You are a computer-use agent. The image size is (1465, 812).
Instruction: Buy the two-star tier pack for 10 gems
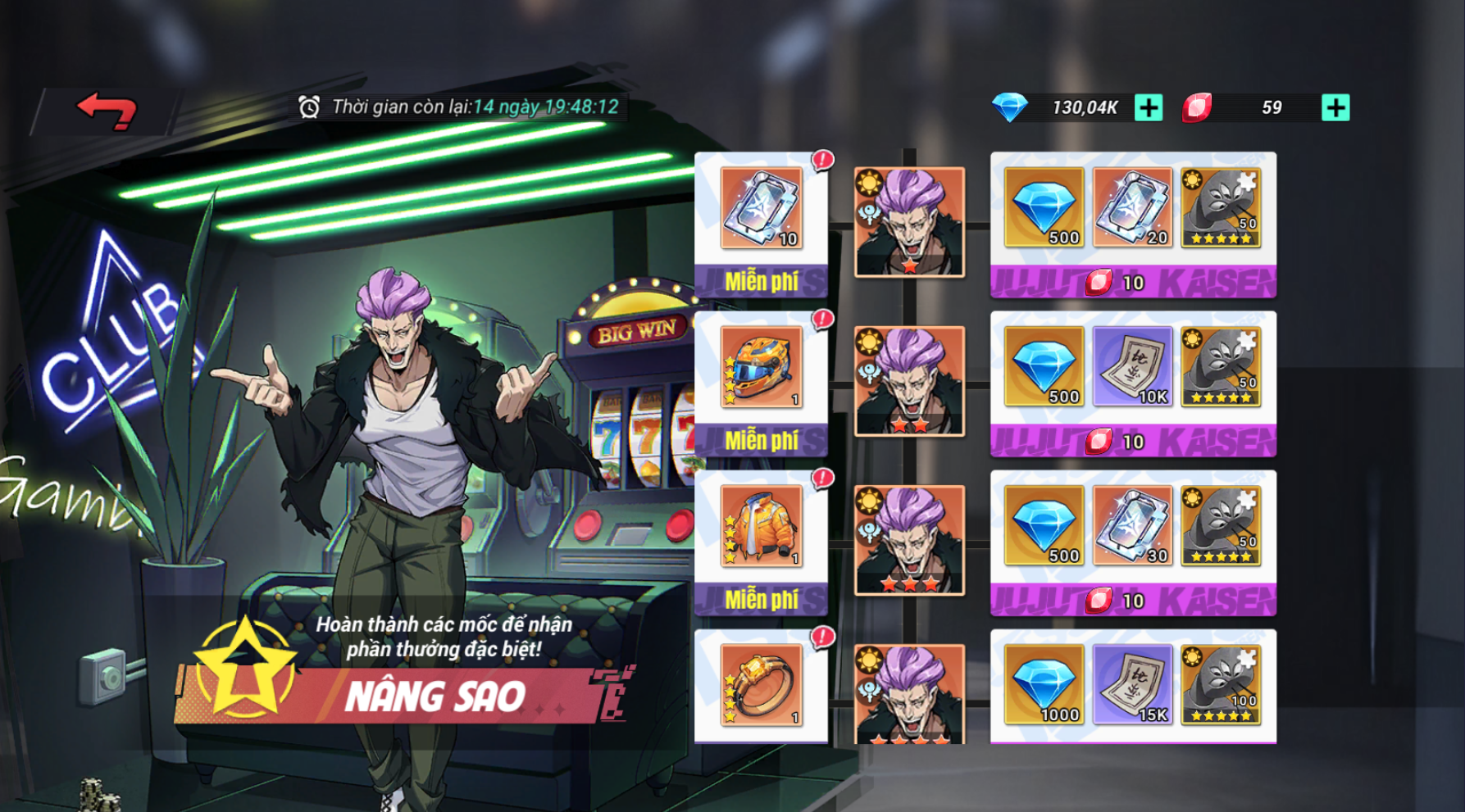(1132, 442)
